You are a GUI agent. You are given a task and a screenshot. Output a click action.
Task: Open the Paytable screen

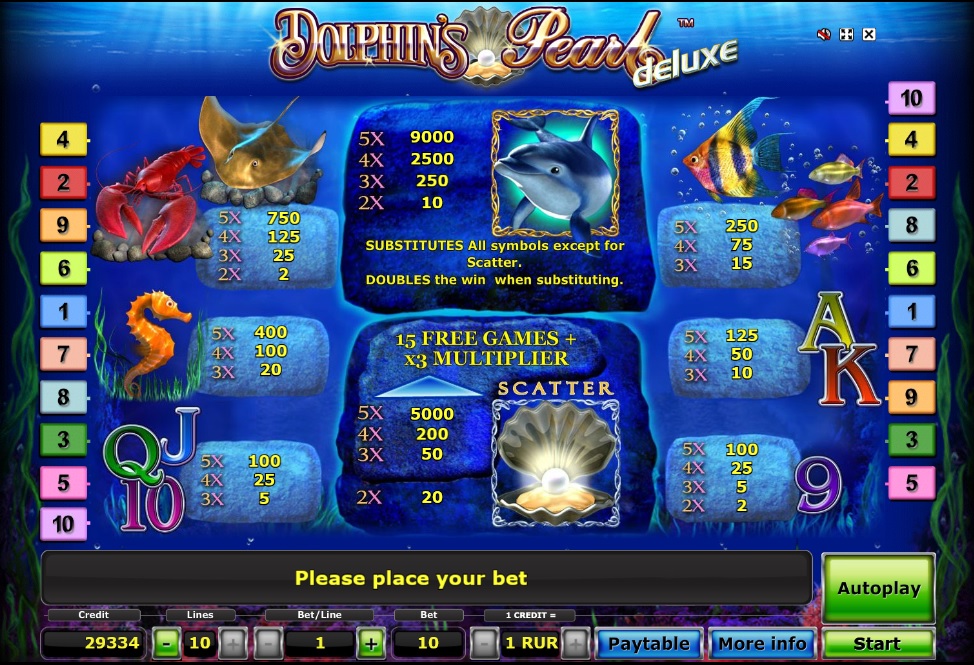649,643
